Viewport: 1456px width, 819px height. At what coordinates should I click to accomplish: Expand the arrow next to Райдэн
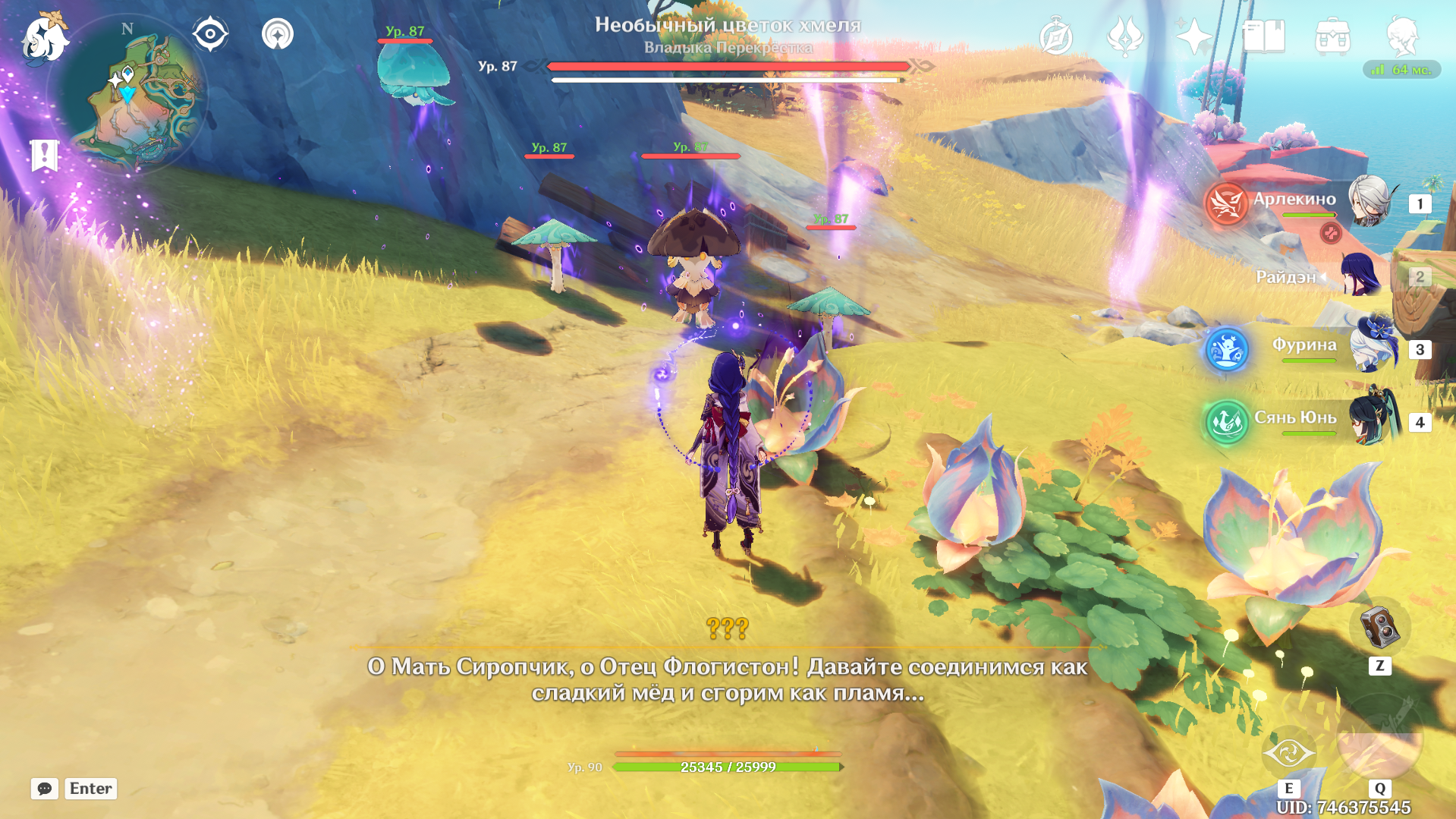(x=1323, y=276)
